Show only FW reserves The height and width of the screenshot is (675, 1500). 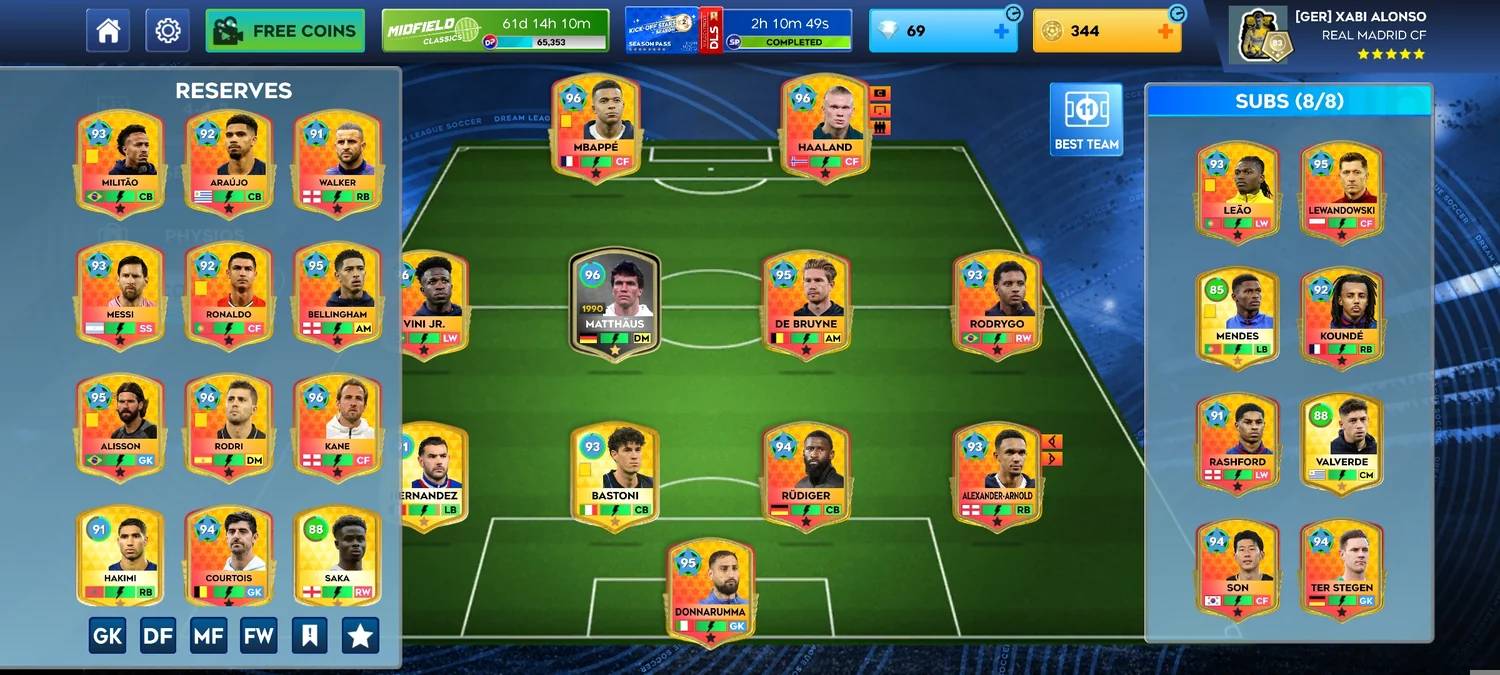258,635
